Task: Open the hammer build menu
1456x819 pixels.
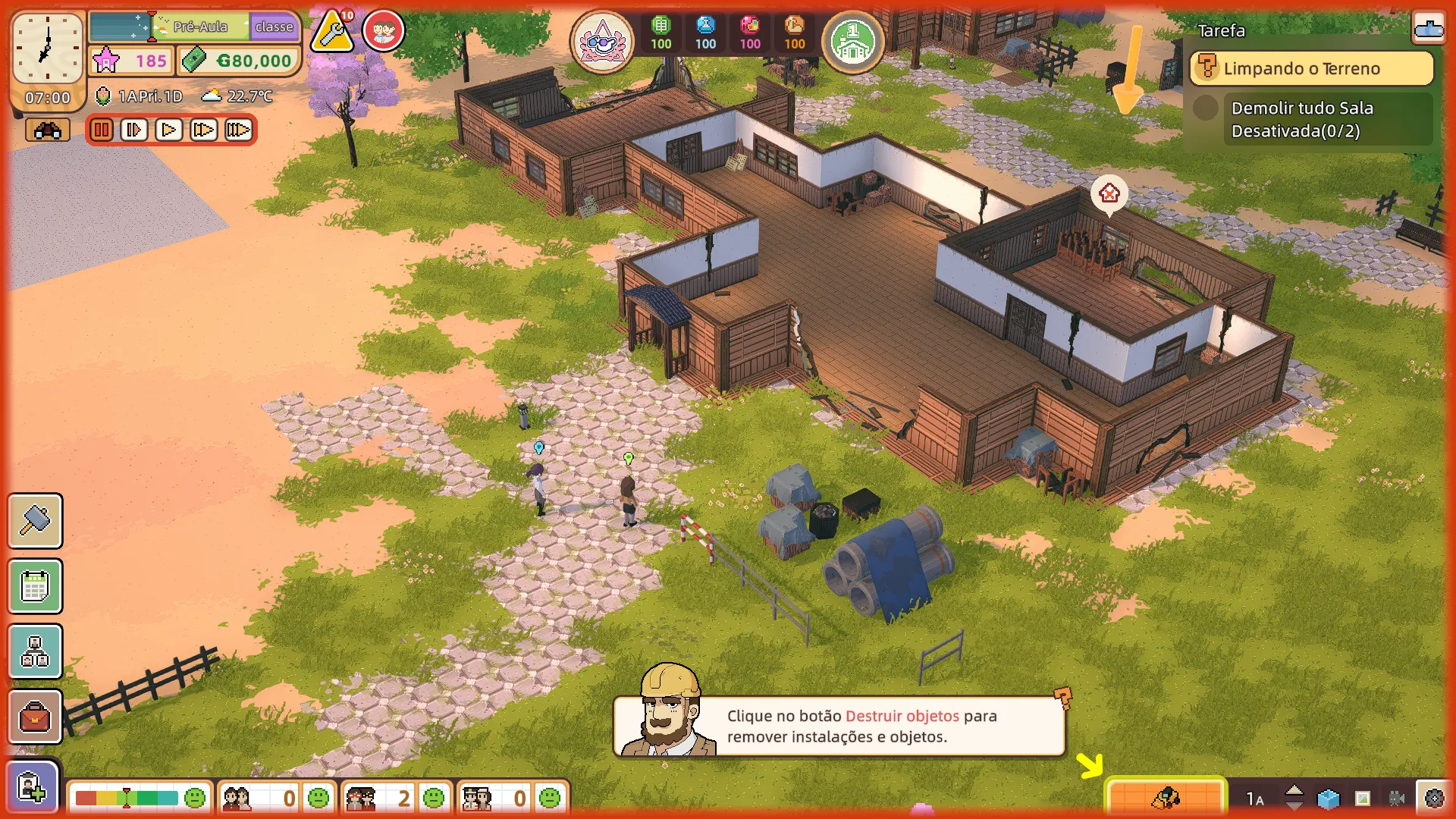Action: pos(35,521)
